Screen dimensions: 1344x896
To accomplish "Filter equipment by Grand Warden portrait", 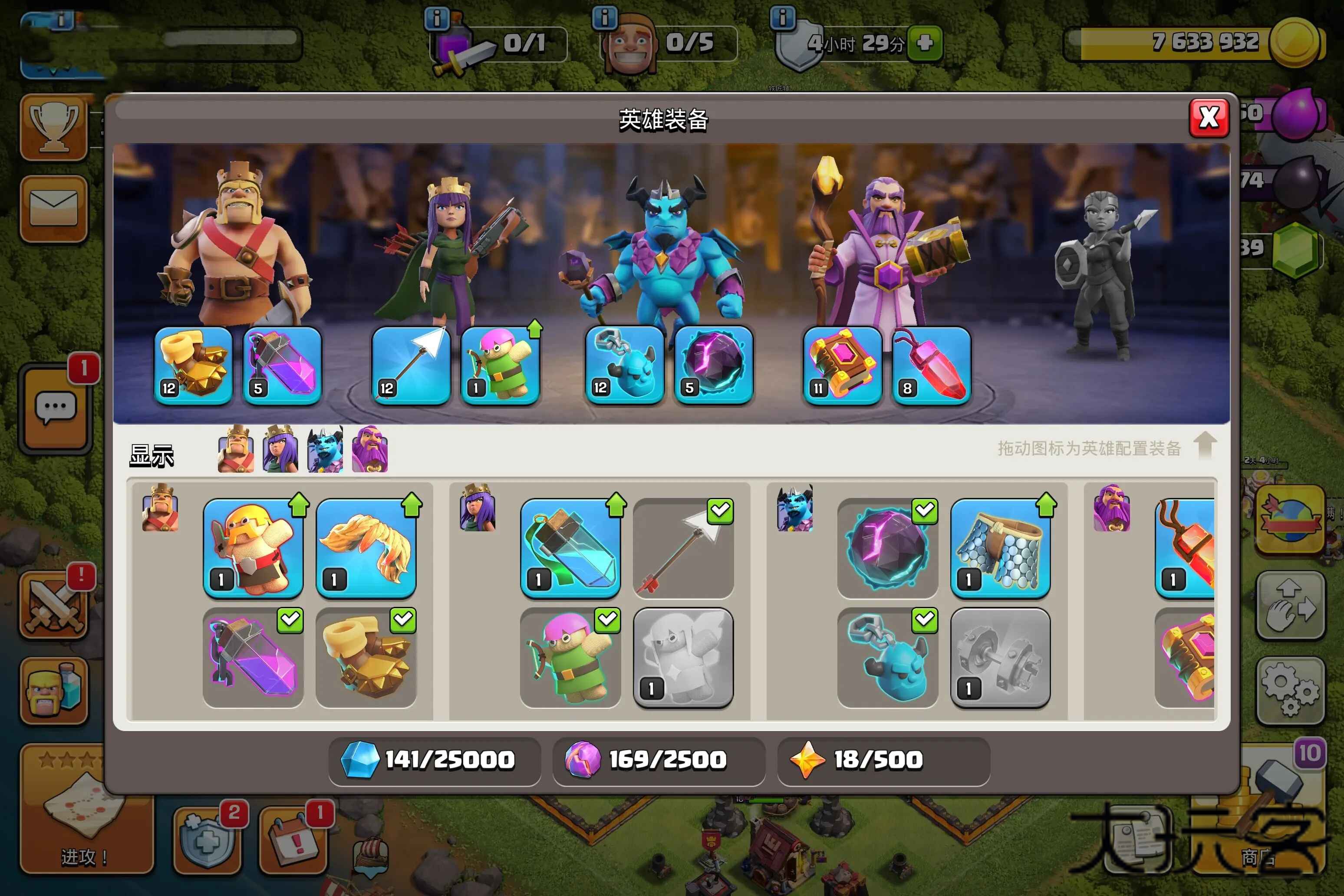I will click(x=370, y=450).
